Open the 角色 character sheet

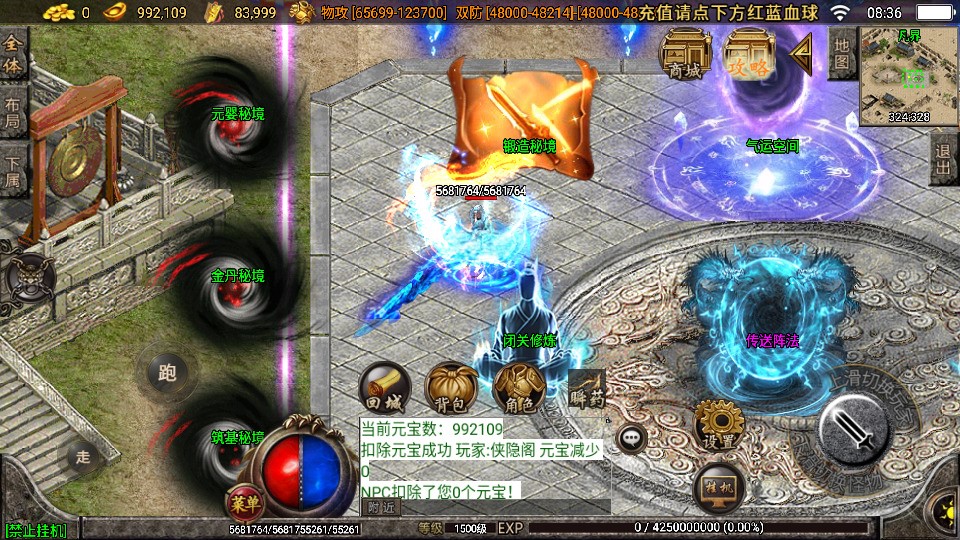[x=517, y=388]
